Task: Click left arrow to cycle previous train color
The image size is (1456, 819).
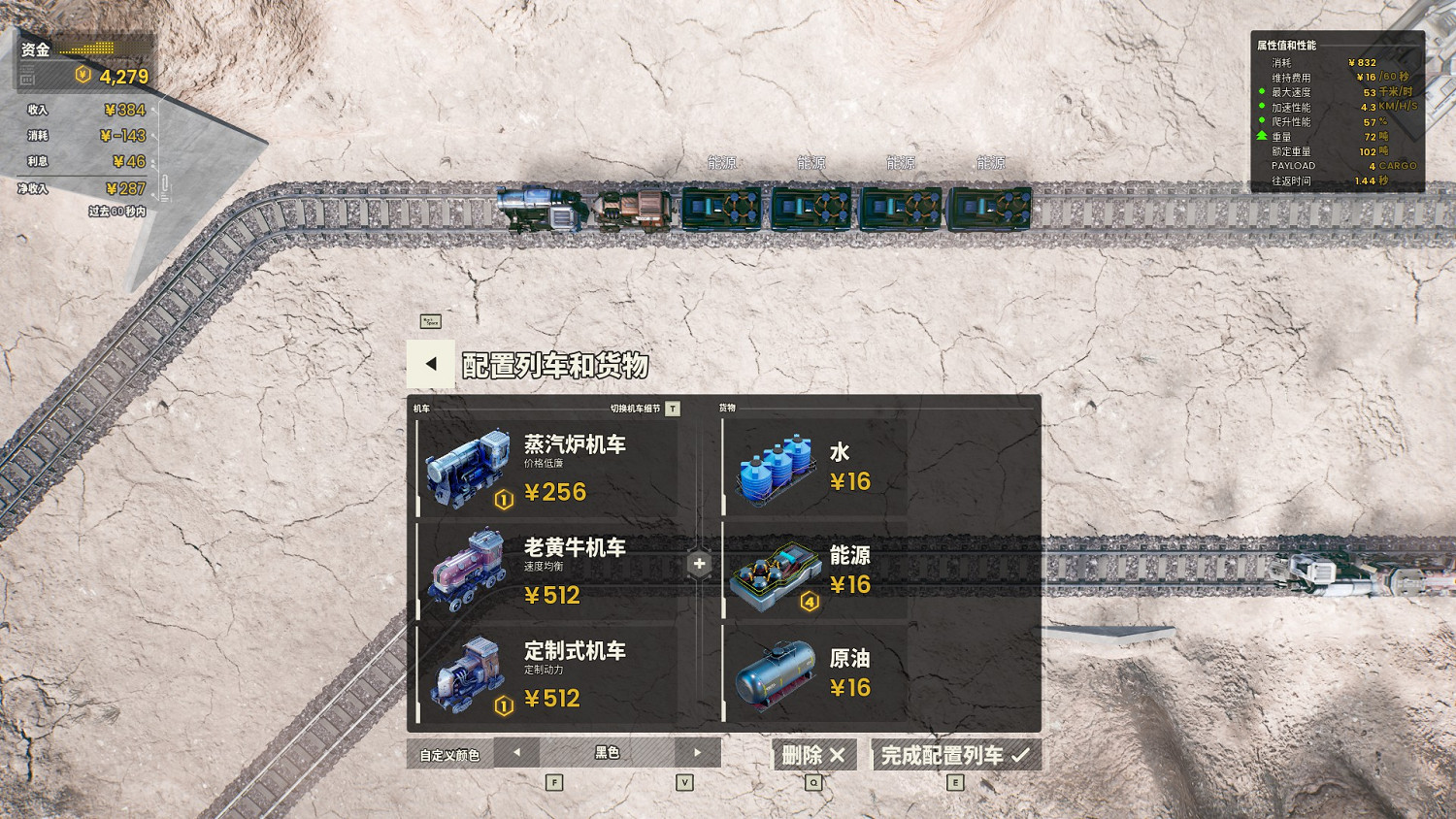Action: pyautogui.click(x=518, y=752)
